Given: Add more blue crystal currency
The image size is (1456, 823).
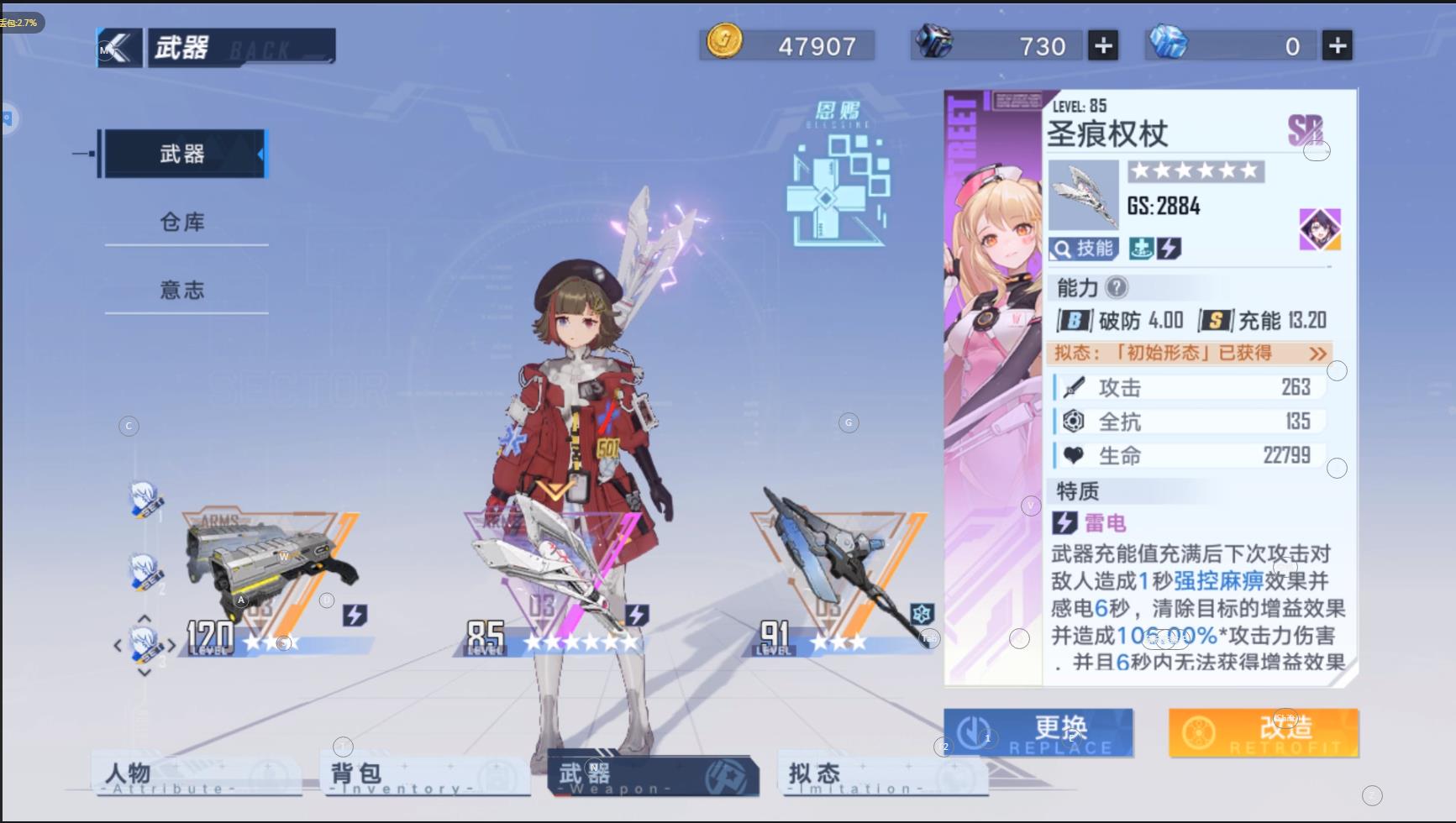Looking at the screenshot, I should [1337, 45].
